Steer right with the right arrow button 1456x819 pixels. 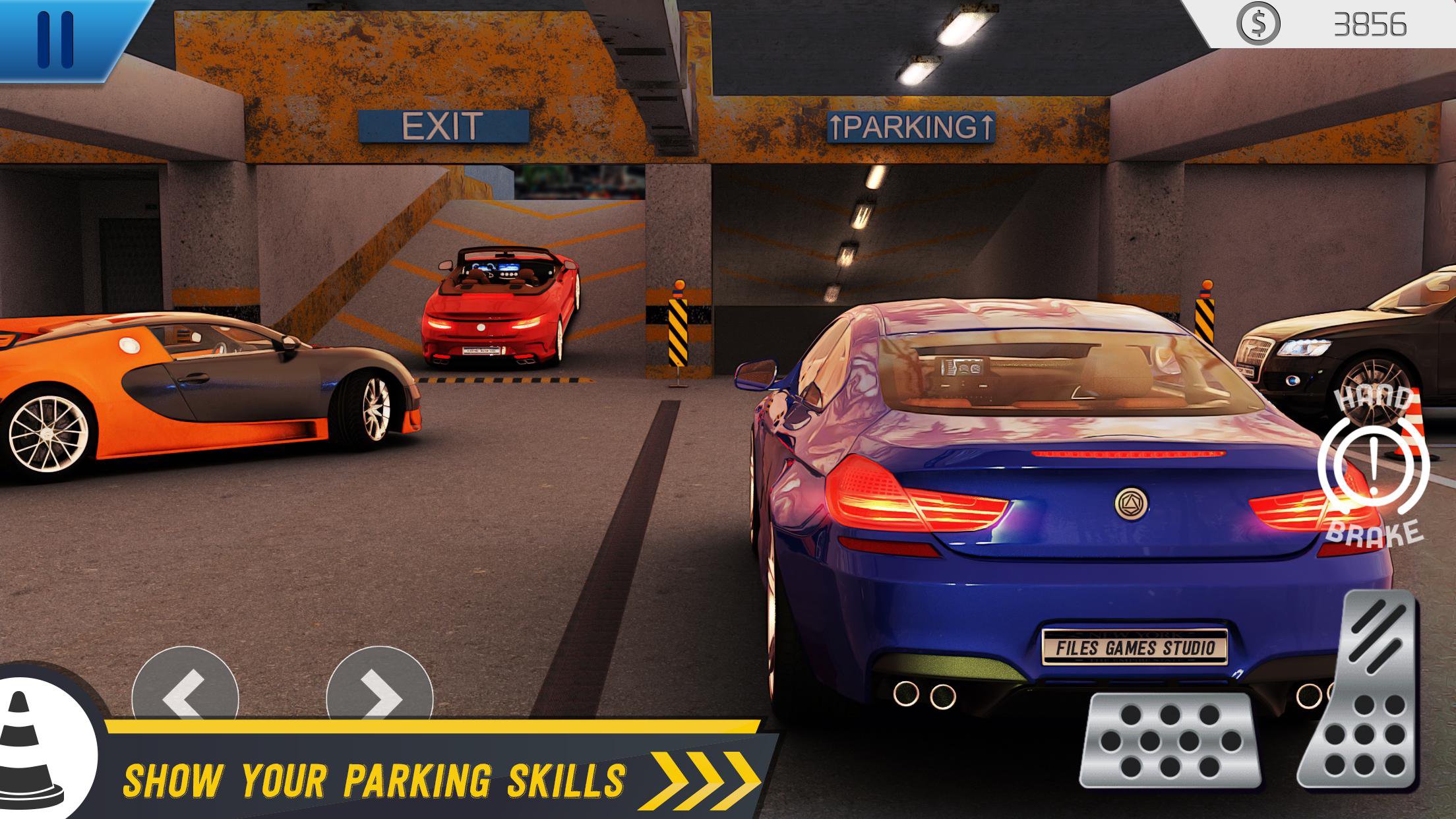(379, 689)
